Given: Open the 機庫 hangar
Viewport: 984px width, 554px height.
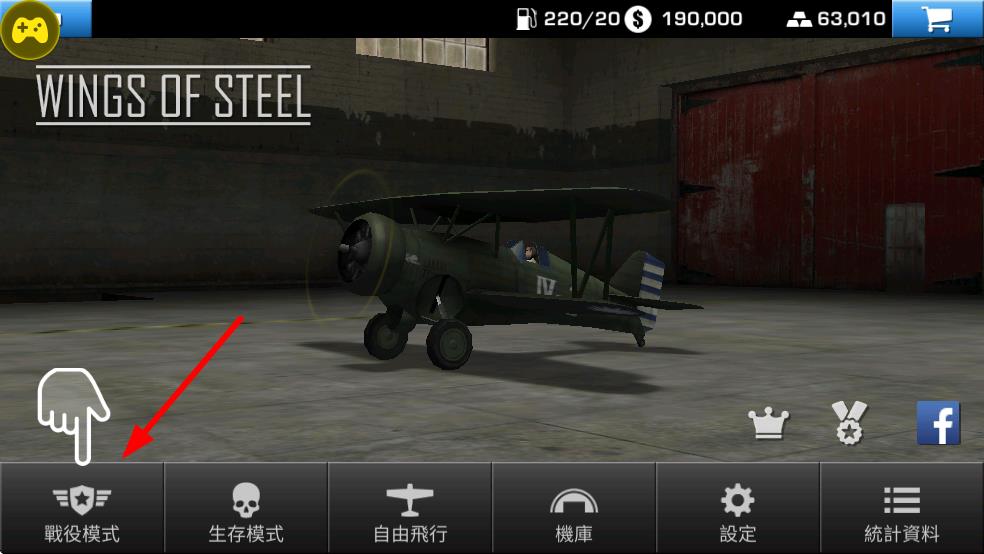Looking at the screenshot, I should (574, 508).
